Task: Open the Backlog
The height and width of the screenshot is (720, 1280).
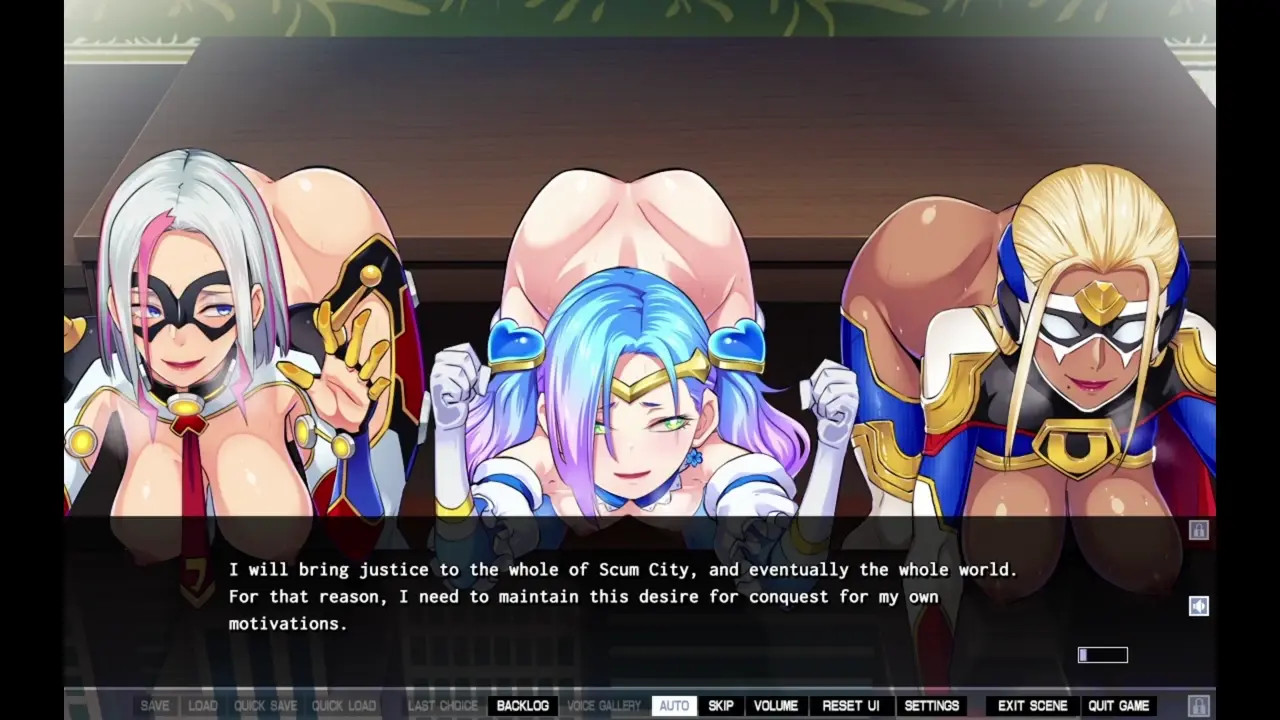Action: (522, 706)
